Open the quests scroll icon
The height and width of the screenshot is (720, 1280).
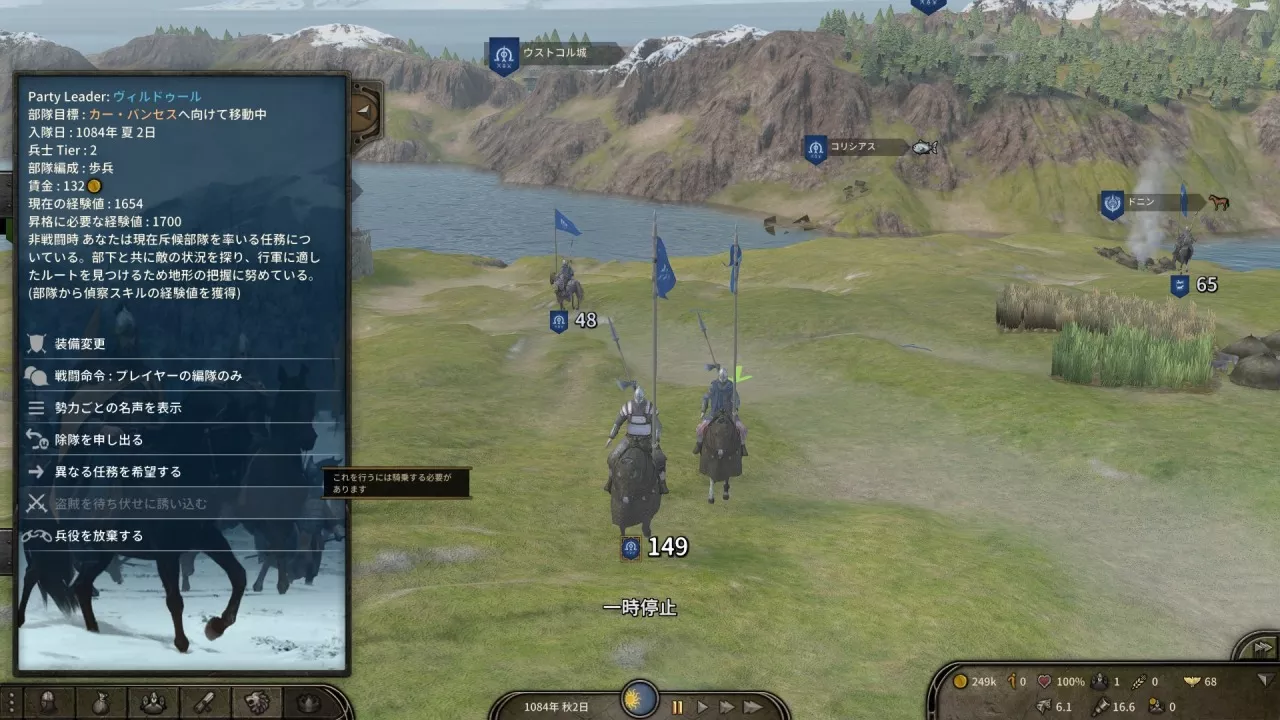(204, 703)
